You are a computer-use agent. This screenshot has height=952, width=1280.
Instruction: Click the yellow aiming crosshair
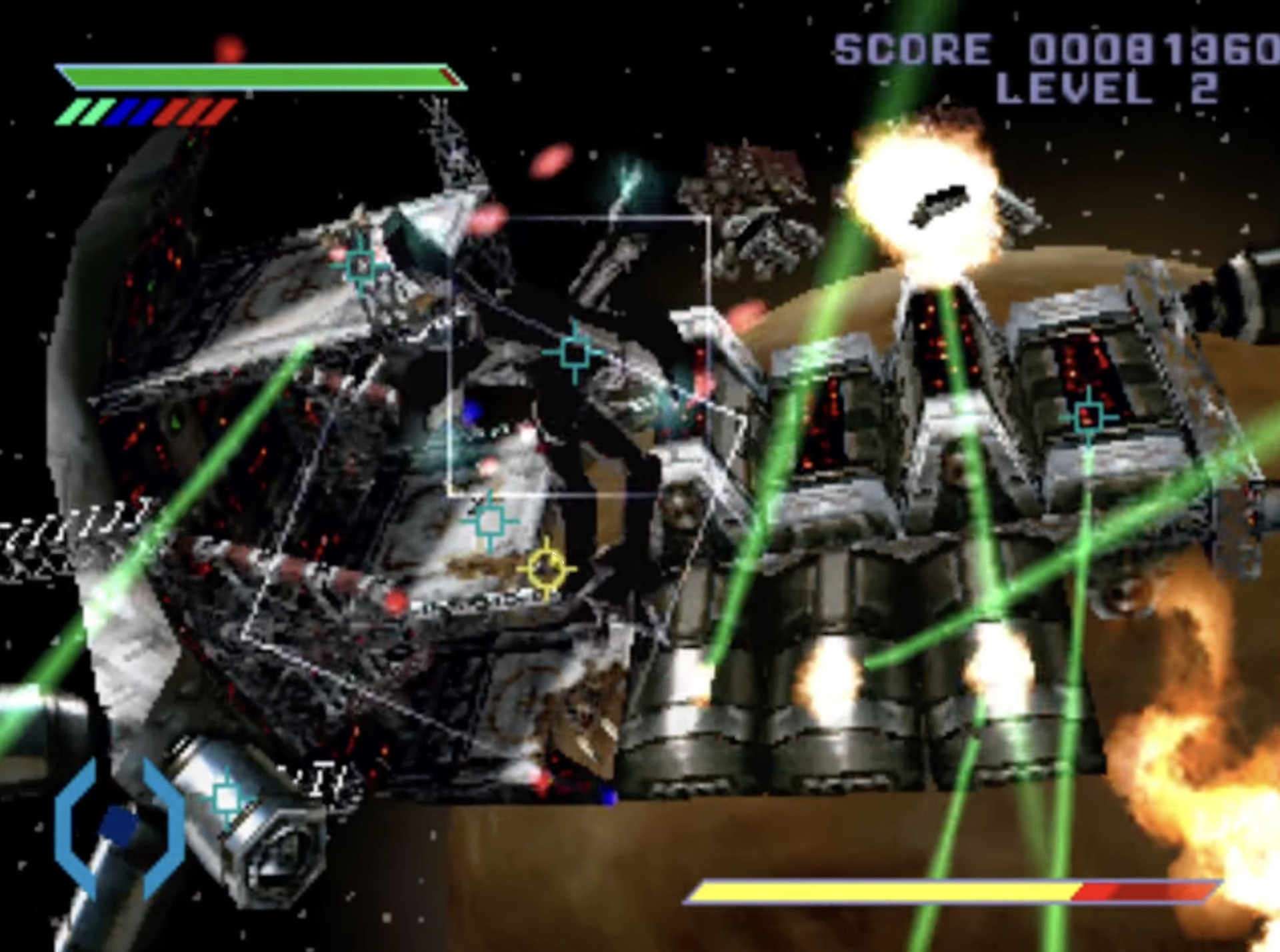click(x=547, y=569)
